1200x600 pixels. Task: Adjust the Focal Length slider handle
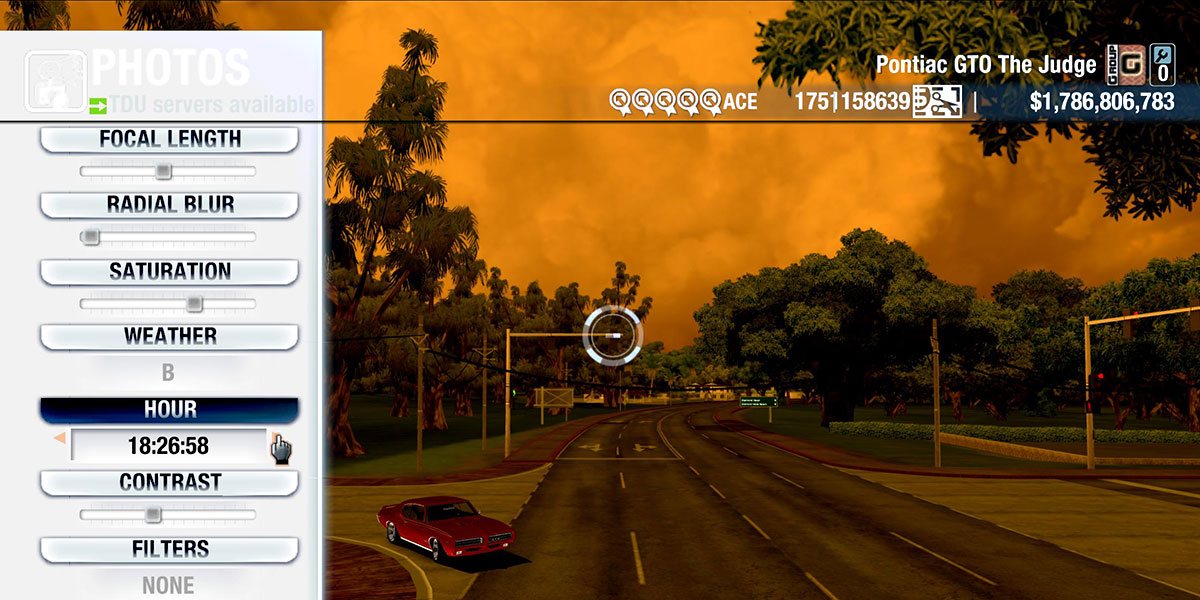click(x=163, y=172)
